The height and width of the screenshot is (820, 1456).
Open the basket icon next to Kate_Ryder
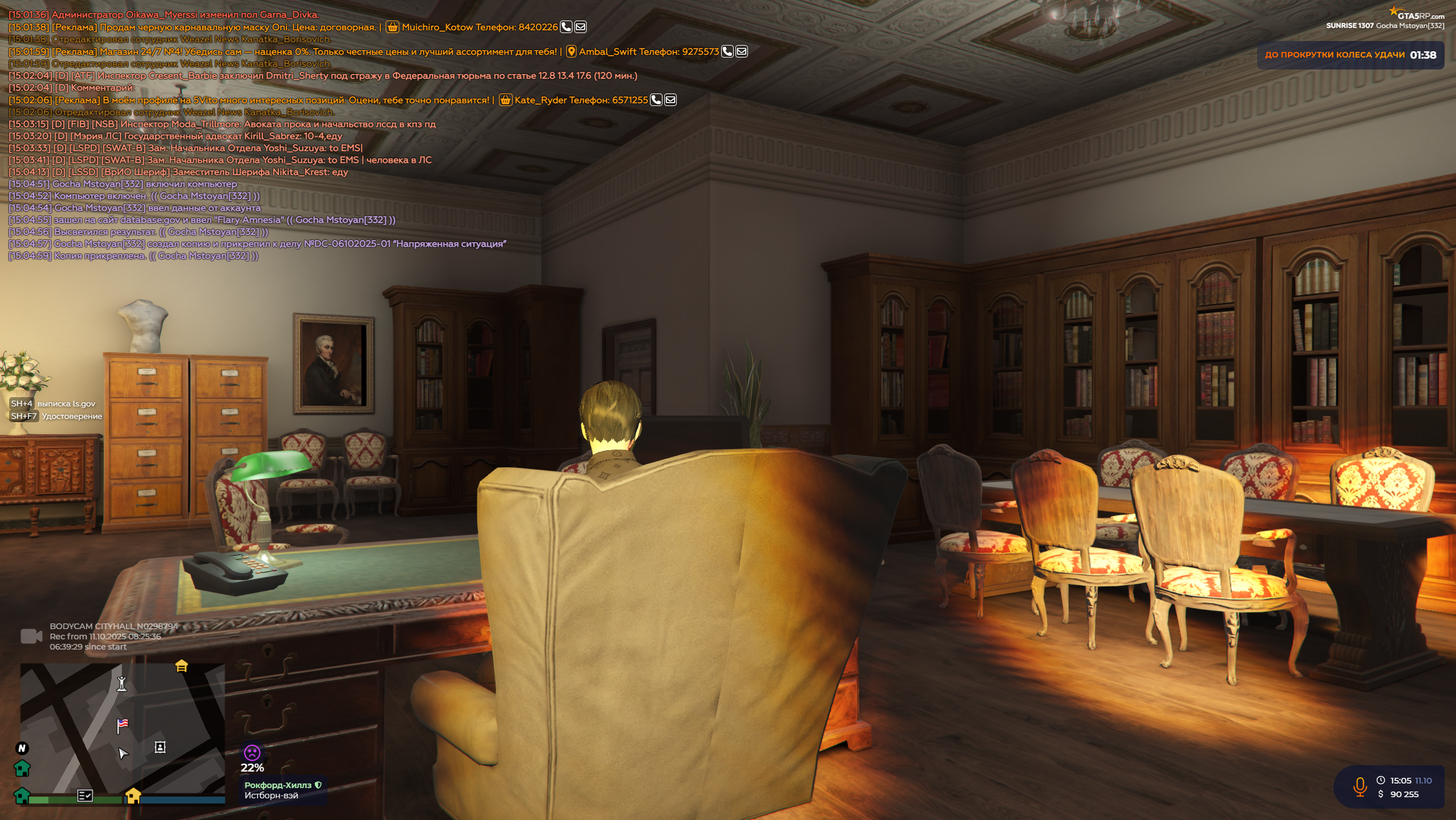click(505, 100)
